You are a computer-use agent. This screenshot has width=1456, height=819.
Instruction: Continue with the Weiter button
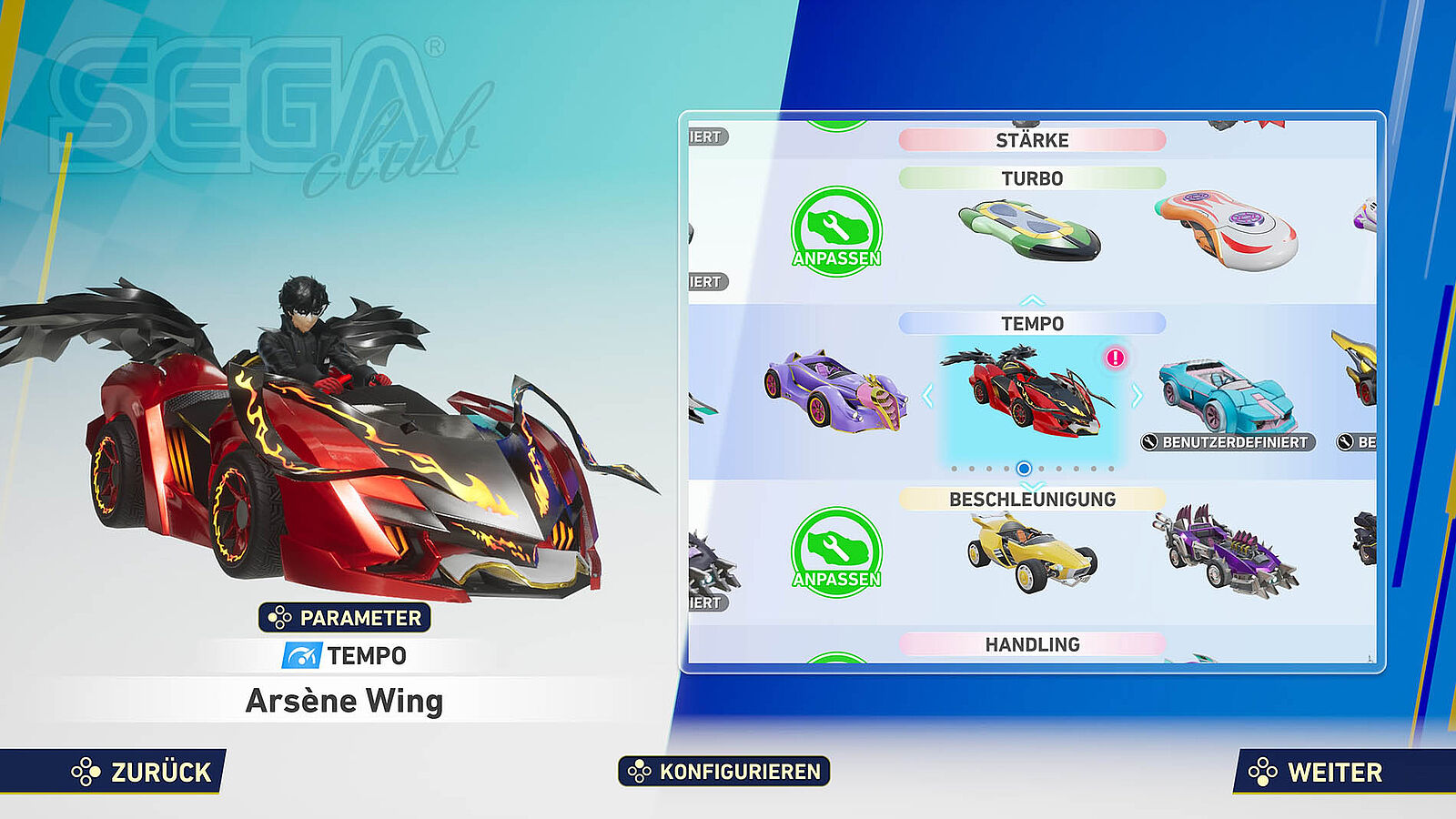tap(1319, 772)
